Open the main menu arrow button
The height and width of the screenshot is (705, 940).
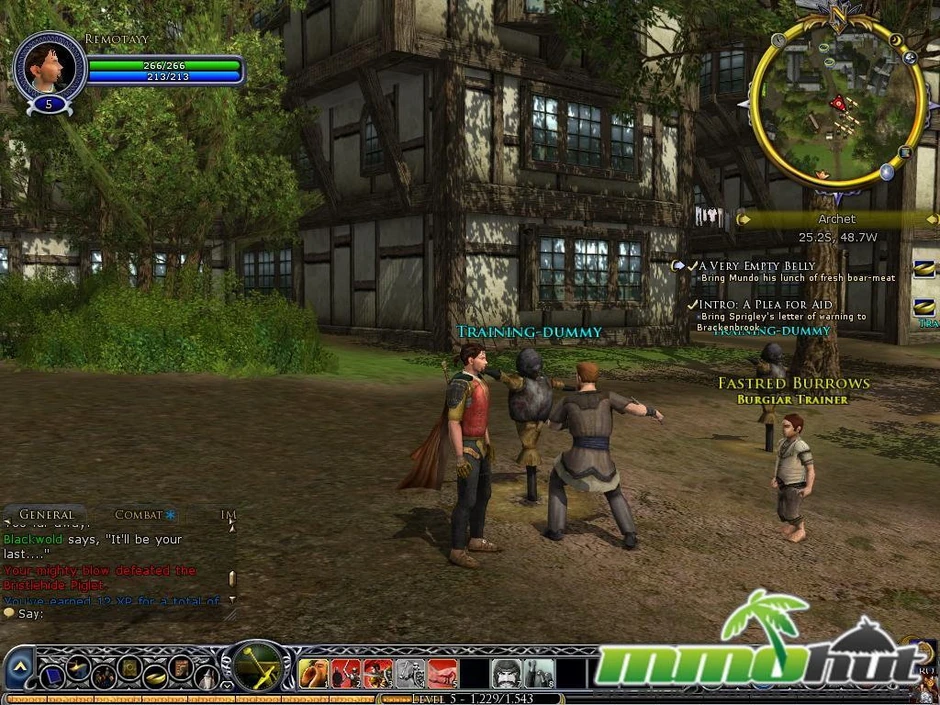point(18,667)
